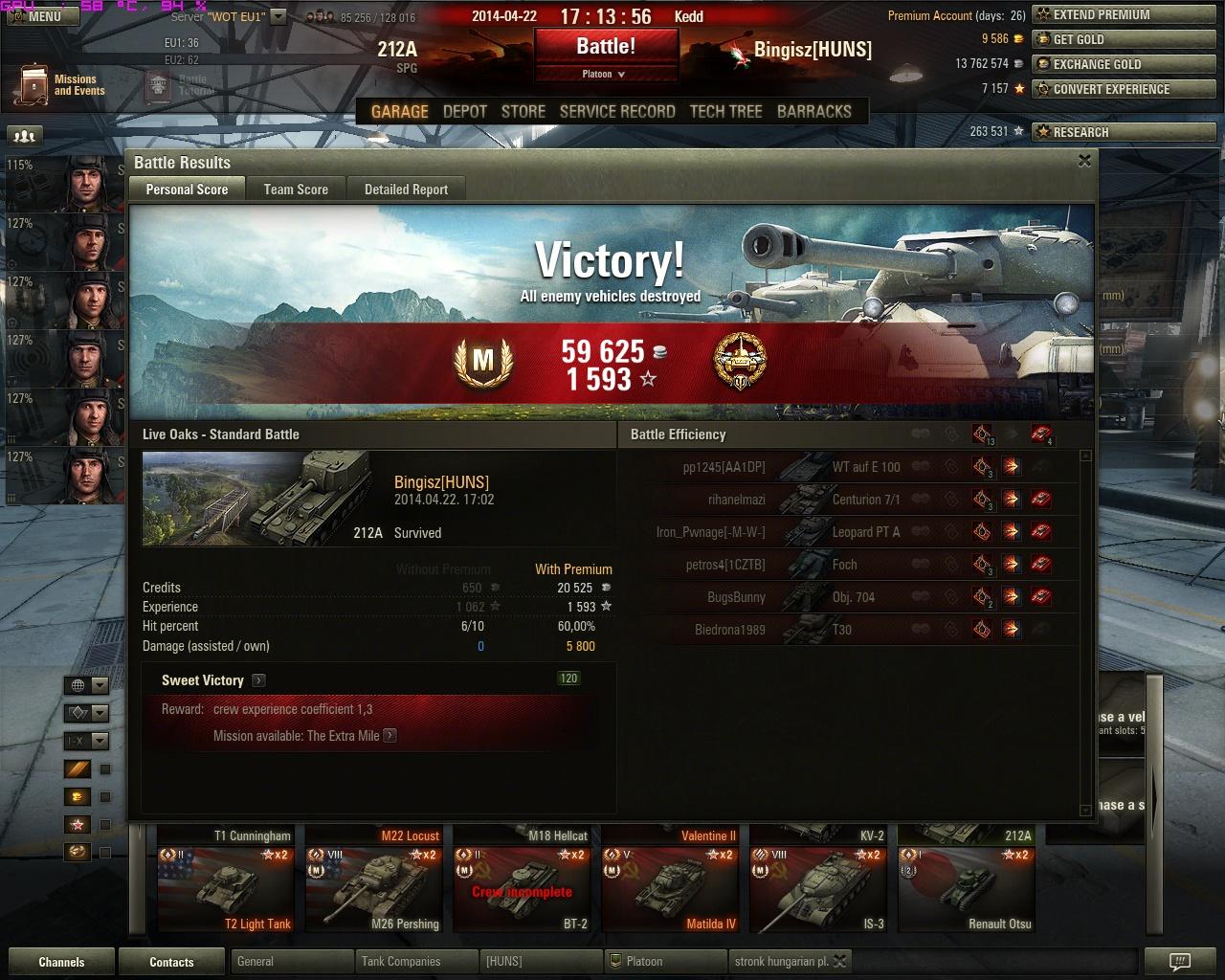
Task: Expand the Sweet Victory mission details
Action: point(259,680)
